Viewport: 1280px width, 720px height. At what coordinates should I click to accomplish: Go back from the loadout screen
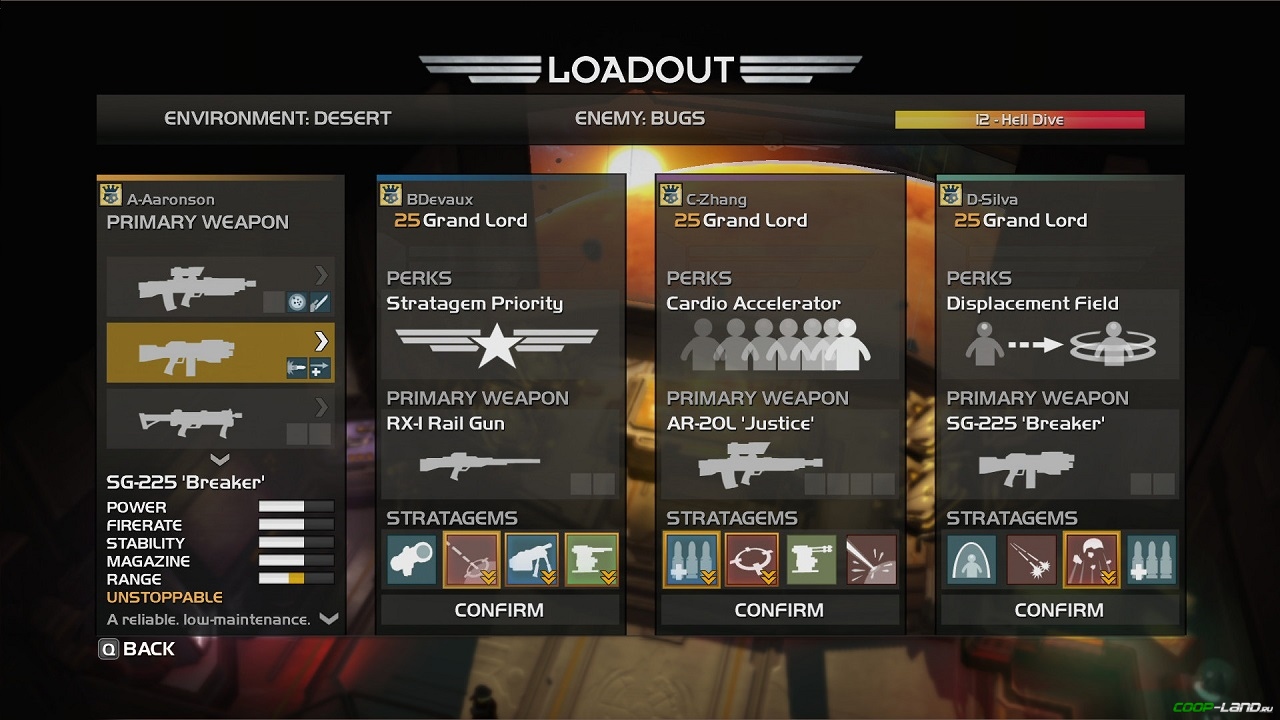(137, 649)
